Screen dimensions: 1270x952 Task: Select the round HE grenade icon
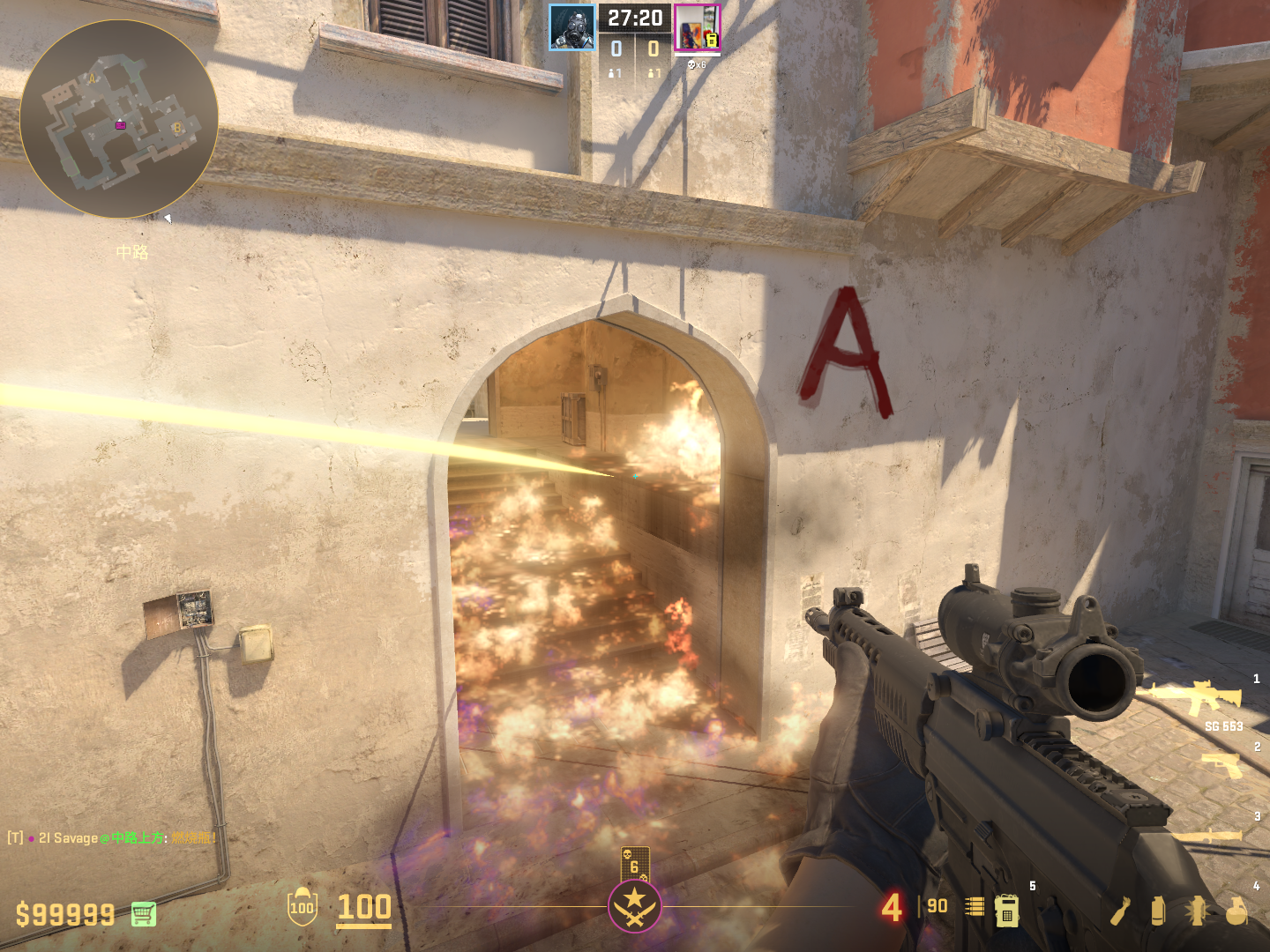point(1236,911)
